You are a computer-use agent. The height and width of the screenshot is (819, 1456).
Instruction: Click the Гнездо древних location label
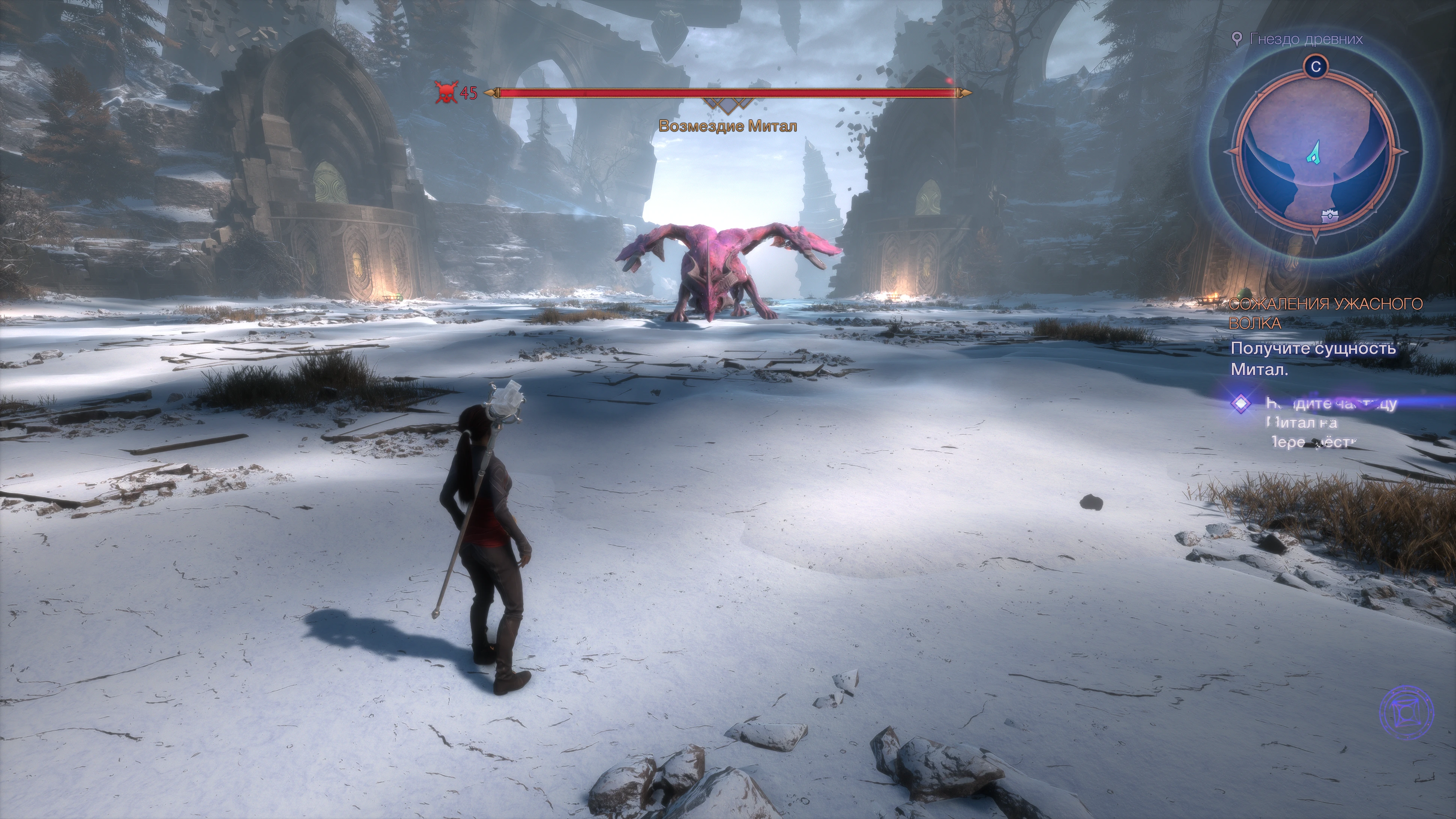pos(1305,39)
